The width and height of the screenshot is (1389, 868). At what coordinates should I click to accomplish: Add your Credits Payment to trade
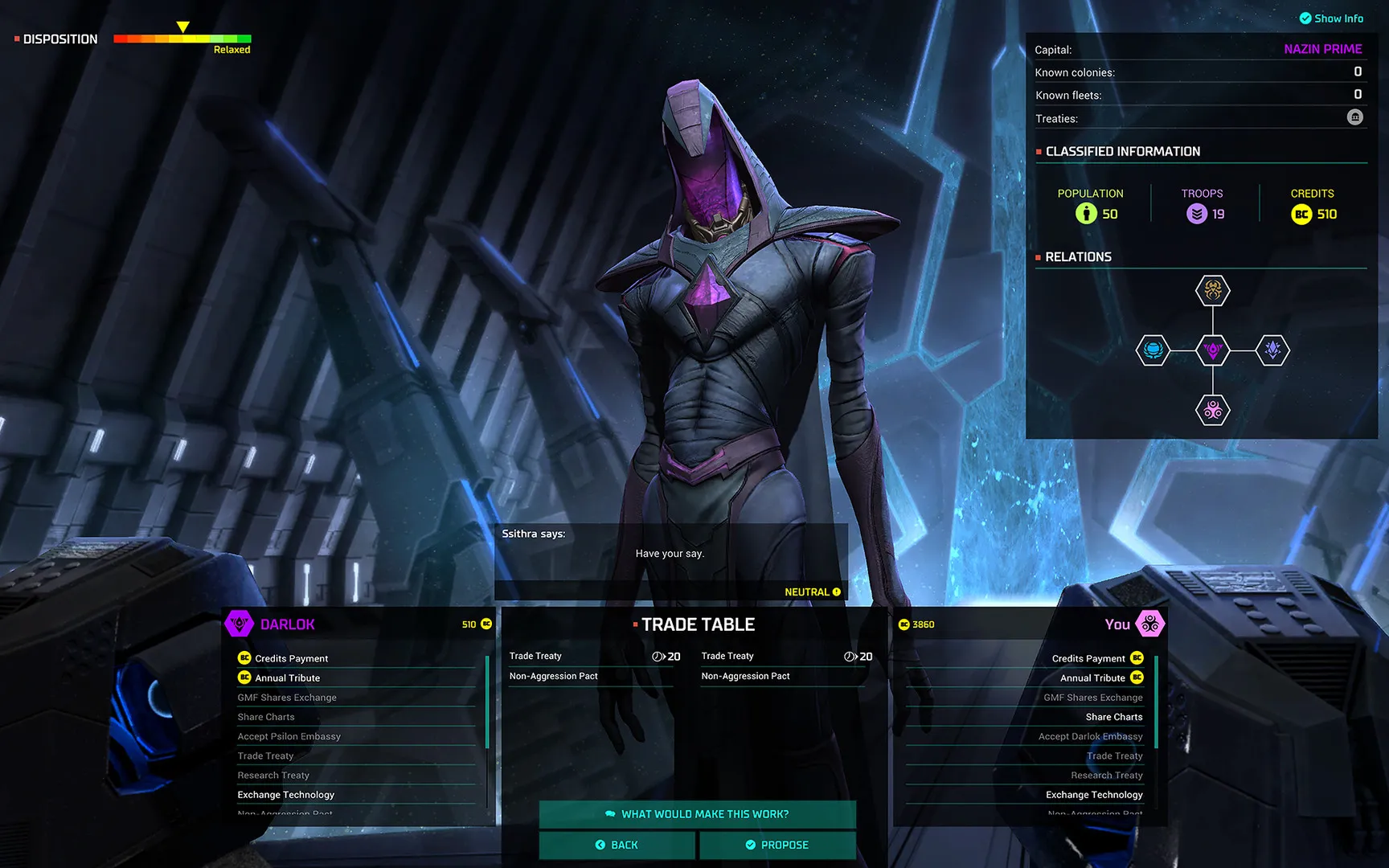1088,658
